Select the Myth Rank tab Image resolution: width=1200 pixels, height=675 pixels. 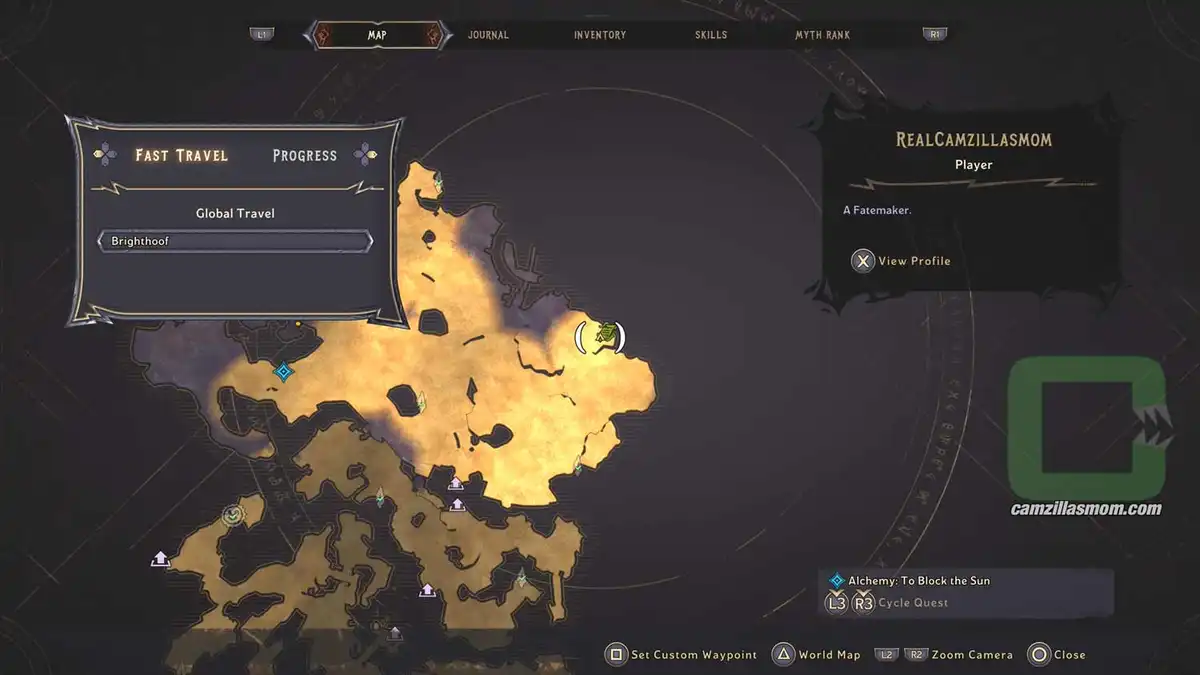[x=822, y=35]
